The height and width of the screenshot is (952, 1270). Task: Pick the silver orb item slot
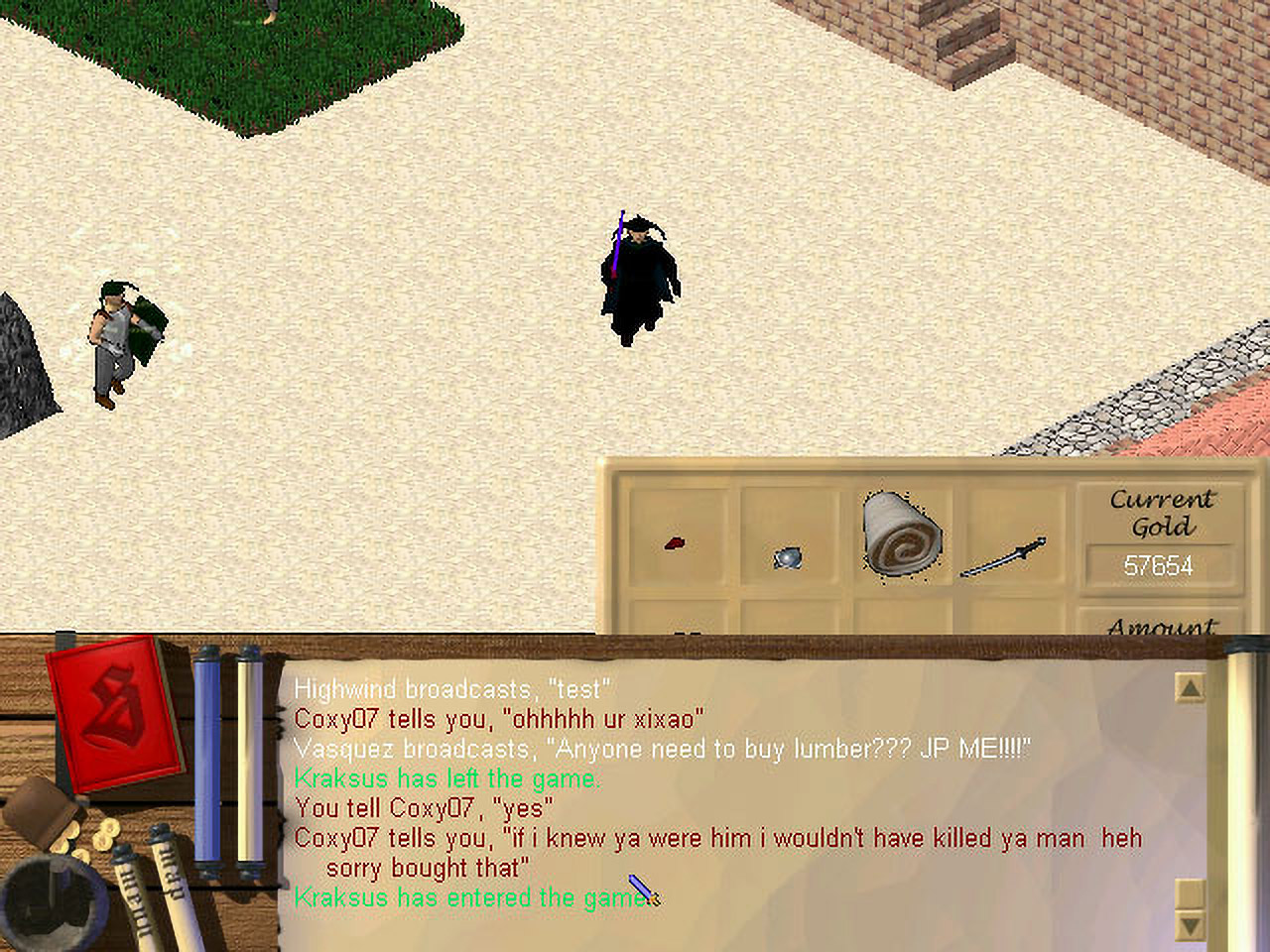click(787, 557)
